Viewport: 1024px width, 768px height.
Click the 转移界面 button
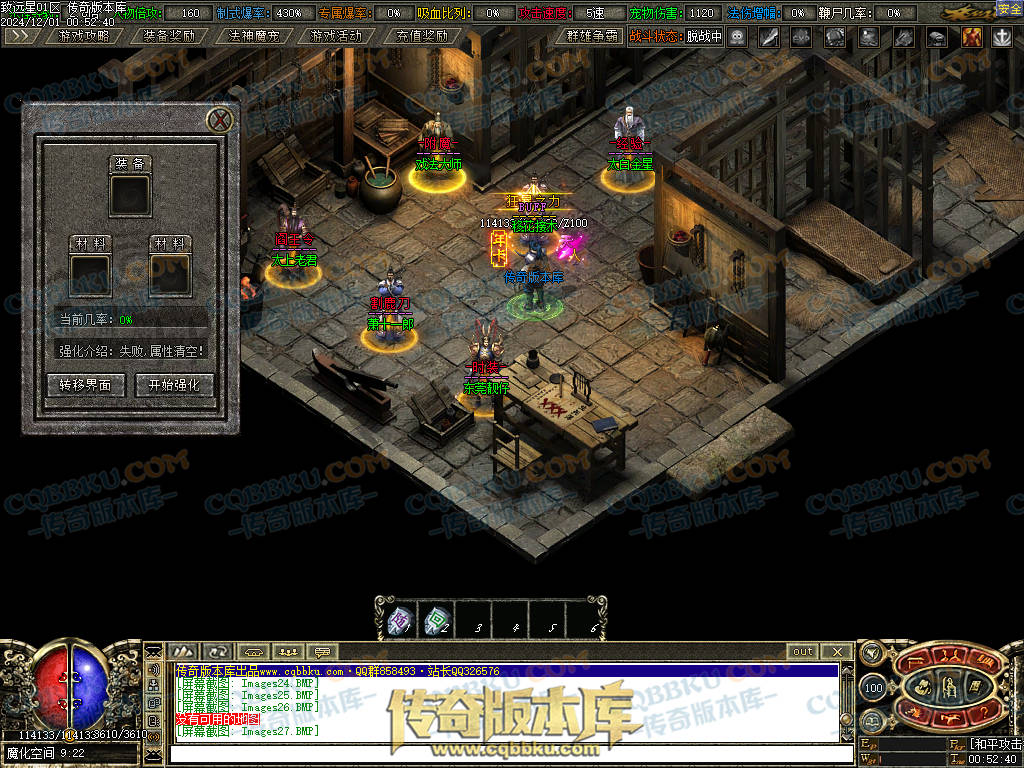coord(85,385)
